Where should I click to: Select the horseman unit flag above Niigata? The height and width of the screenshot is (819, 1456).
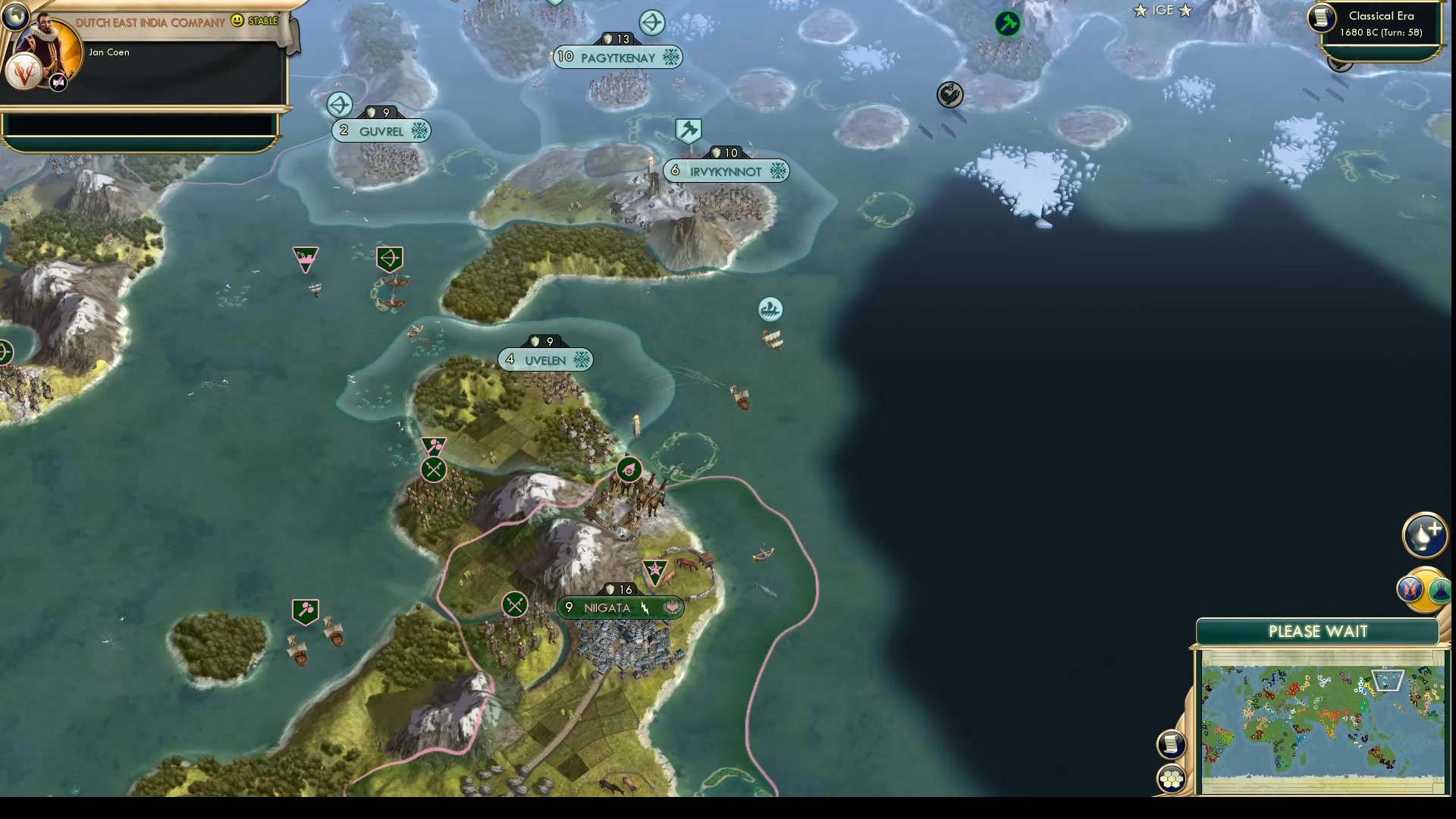[629, 470]
